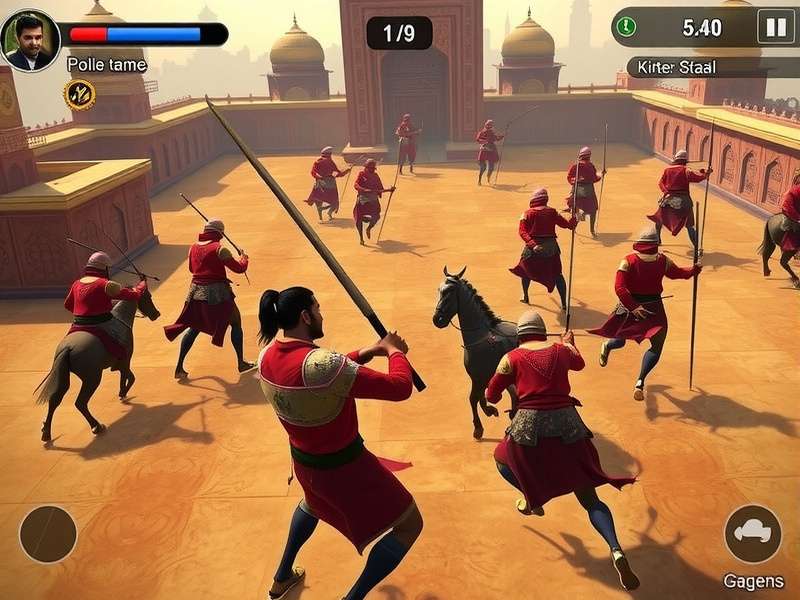The image size is (800, 600).
Task: Click the green coin icon beside 5.40
Action: click(x=626, y=27)
